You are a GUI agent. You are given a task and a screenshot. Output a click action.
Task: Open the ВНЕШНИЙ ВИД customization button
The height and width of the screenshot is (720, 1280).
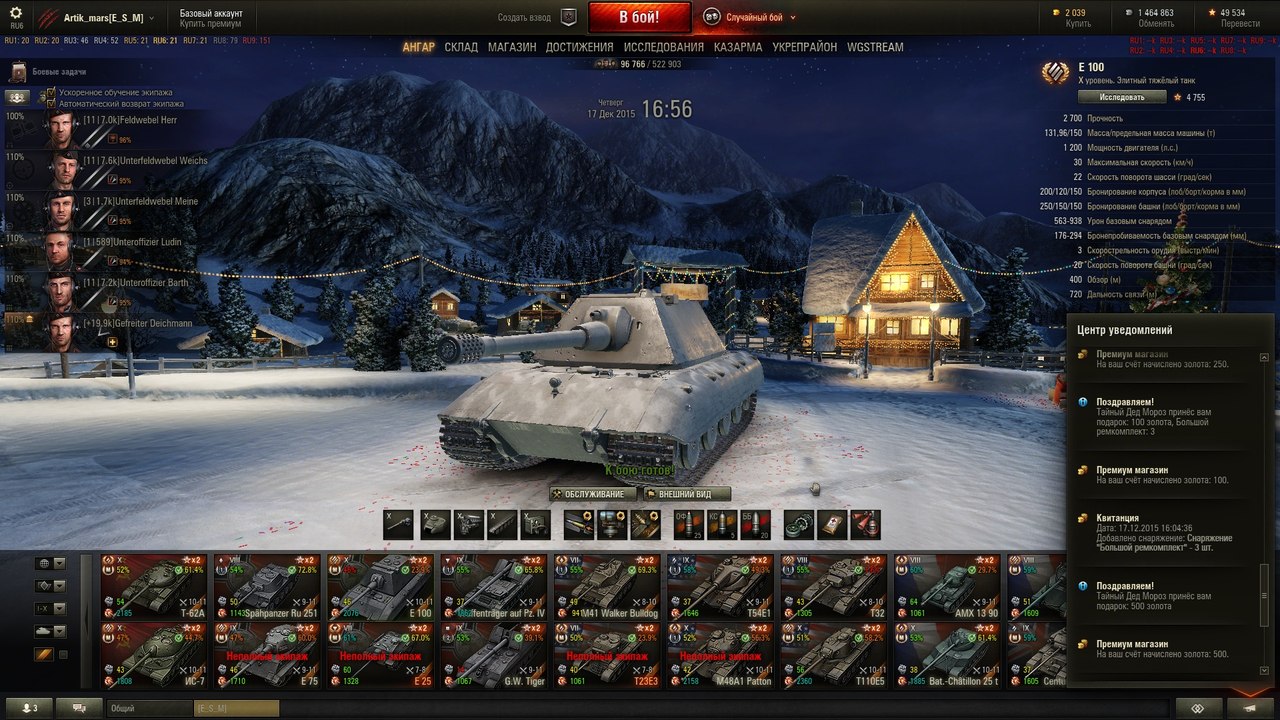pyautogui.click(x=687, y=494)
